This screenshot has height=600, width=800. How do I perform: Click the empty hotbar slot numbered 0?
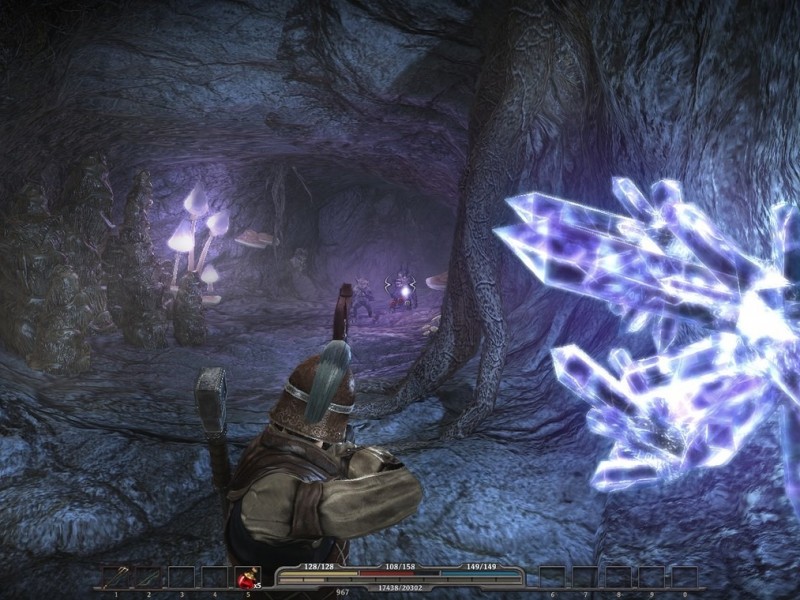(x=684, y=577)
